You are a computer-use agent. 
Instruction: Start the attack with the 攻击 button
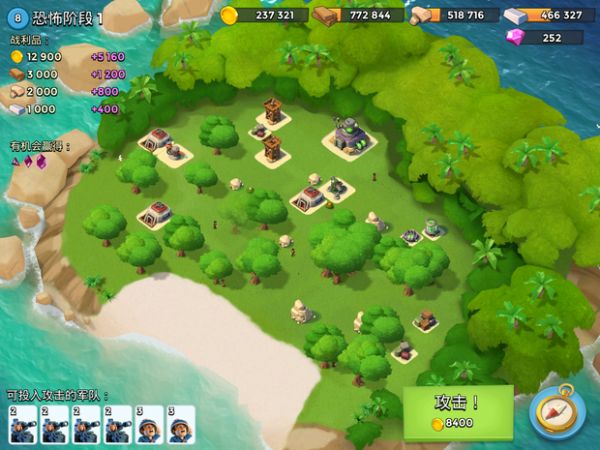point(458,411)
